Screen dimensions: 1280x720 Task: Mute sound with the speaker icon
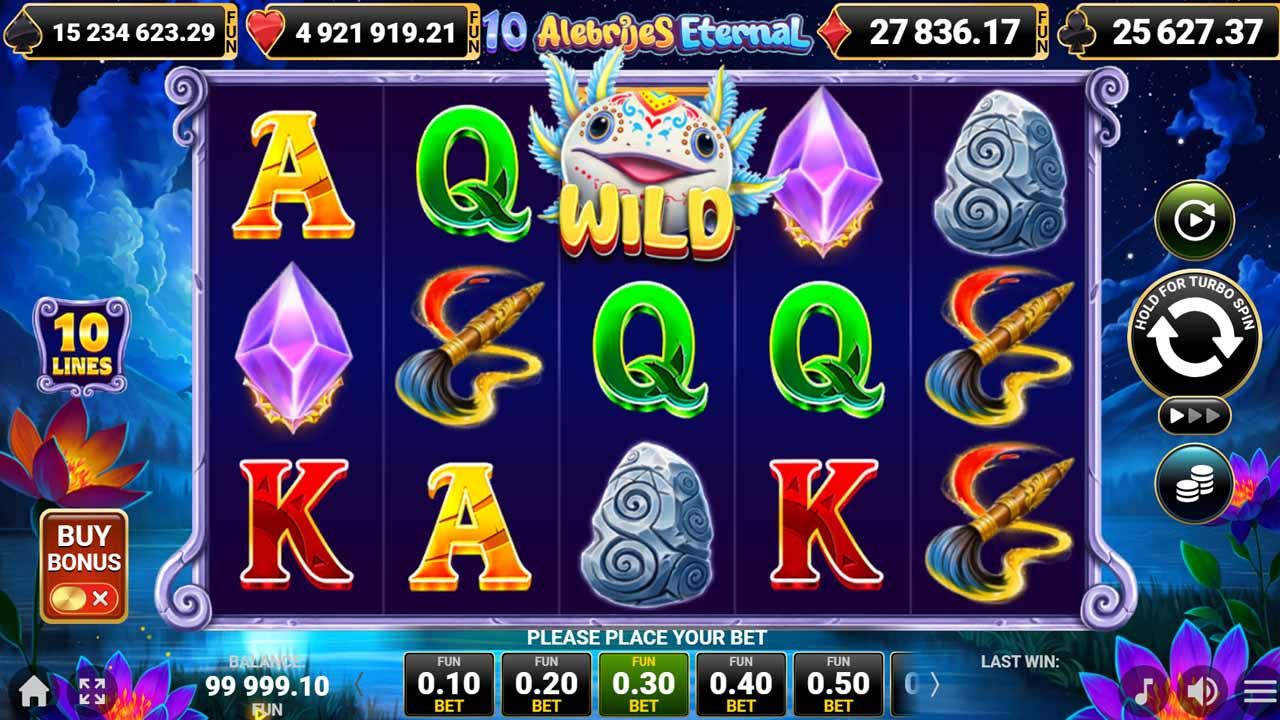point(1202,690)
